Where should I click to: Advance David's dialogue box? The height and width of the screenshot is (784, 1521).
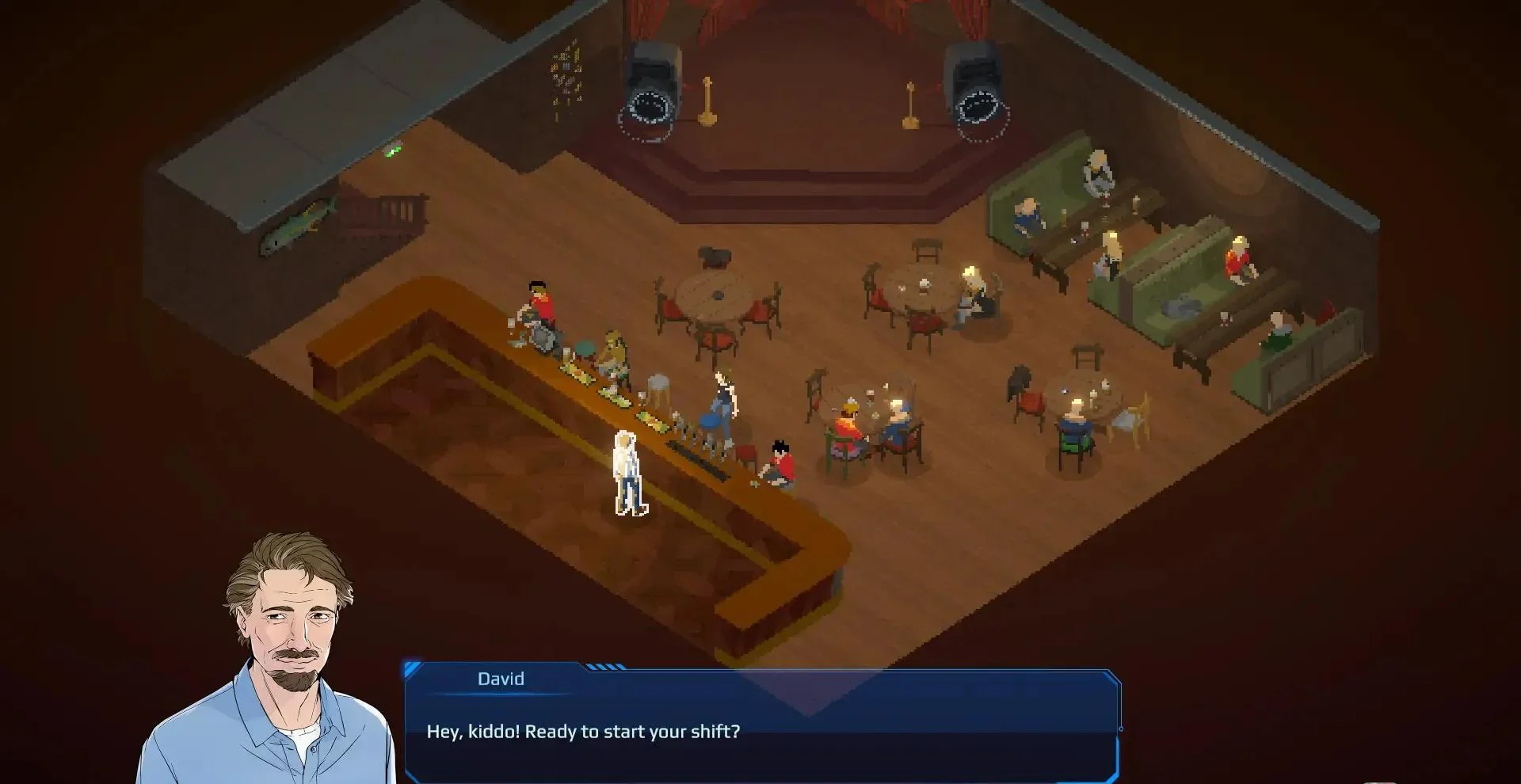(x=760, y=732)
